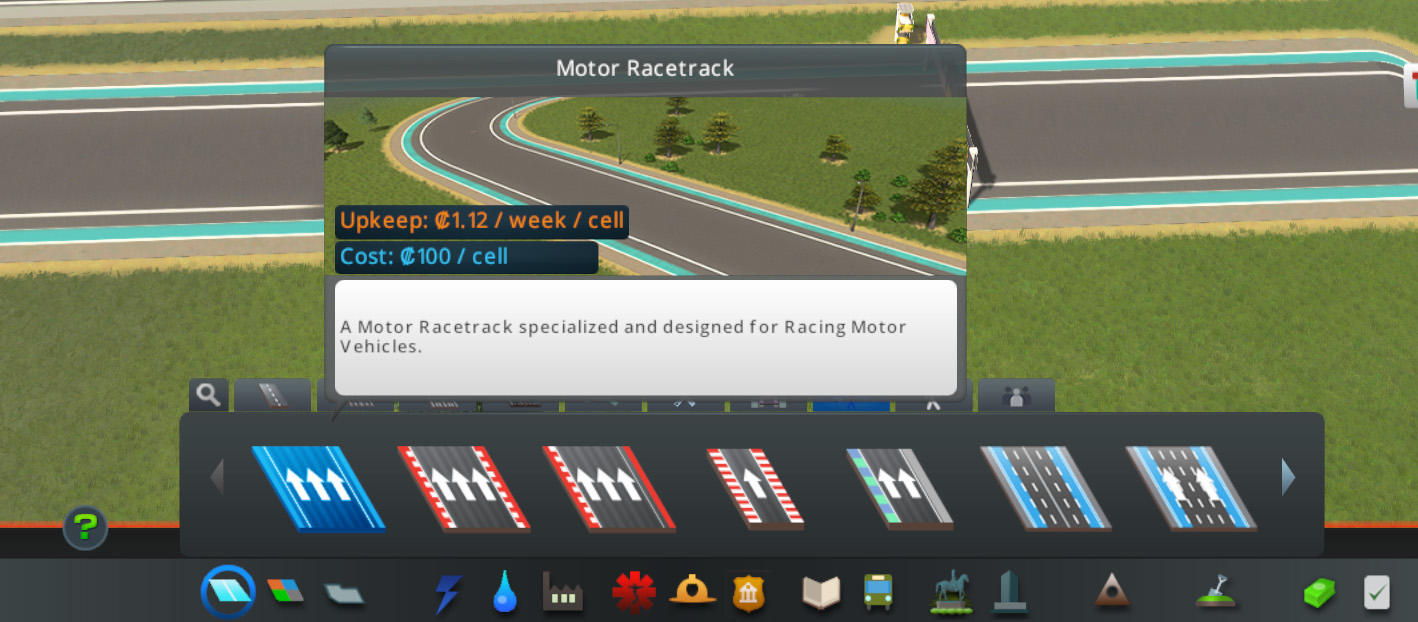Open the fire department menu

691,592
